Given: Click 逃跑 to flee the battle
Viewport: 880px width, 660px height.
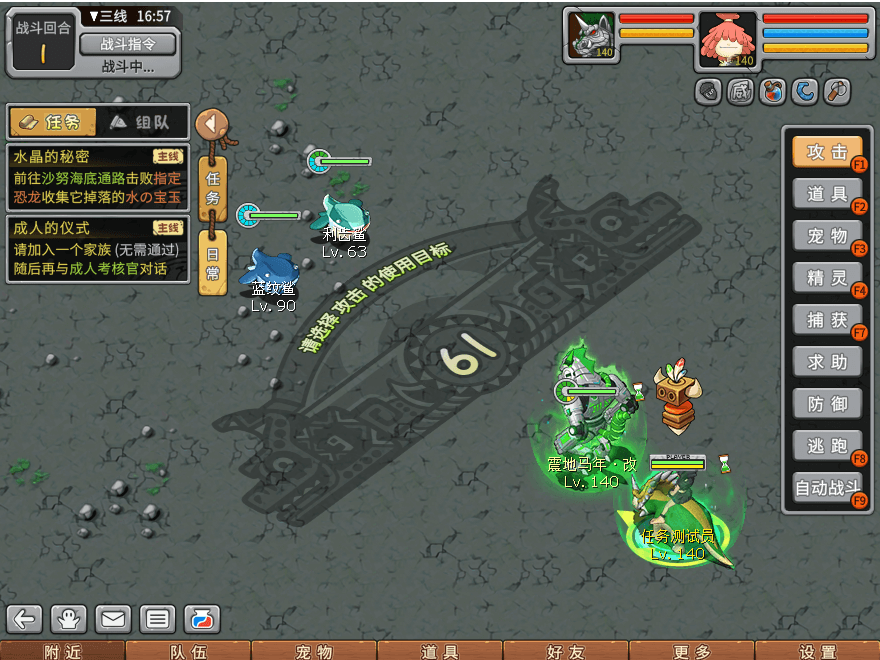Looking at the screenshot, I should 827,446.
